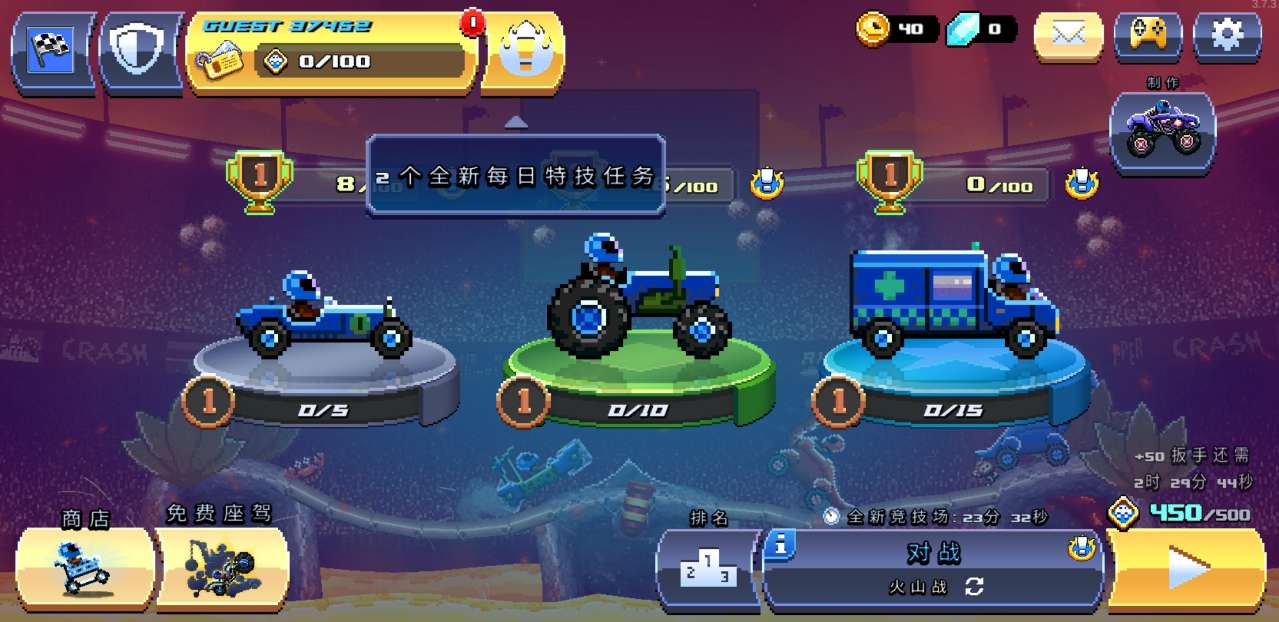Open the rankings podium (排名)
The width and height of the screenshot is (1279, 622).
(708, 569)
